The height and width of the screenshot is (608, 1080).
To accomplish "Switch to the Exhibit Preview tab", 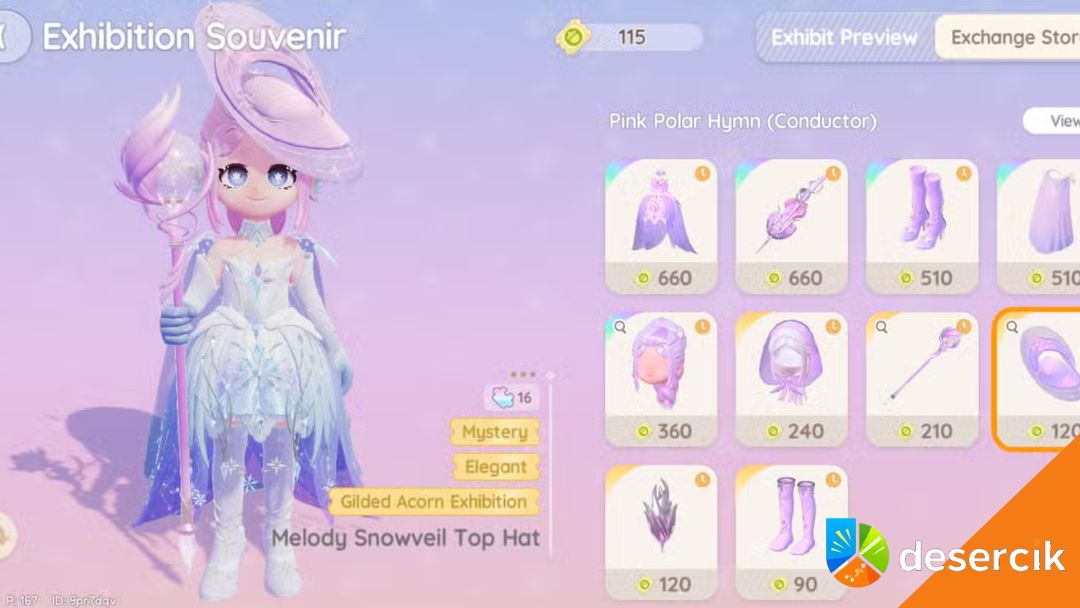I will point(843,38).
